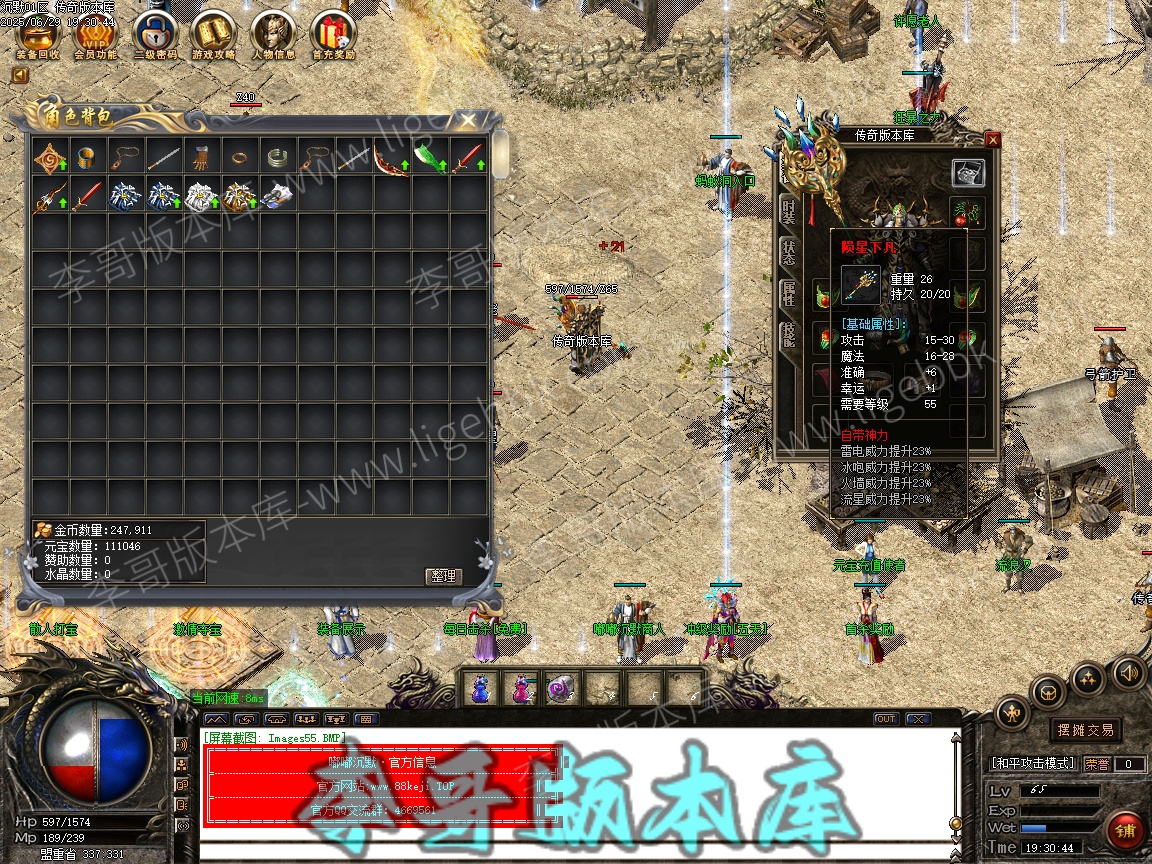Switch to the 时装 costume tab

tap(789, 211)
